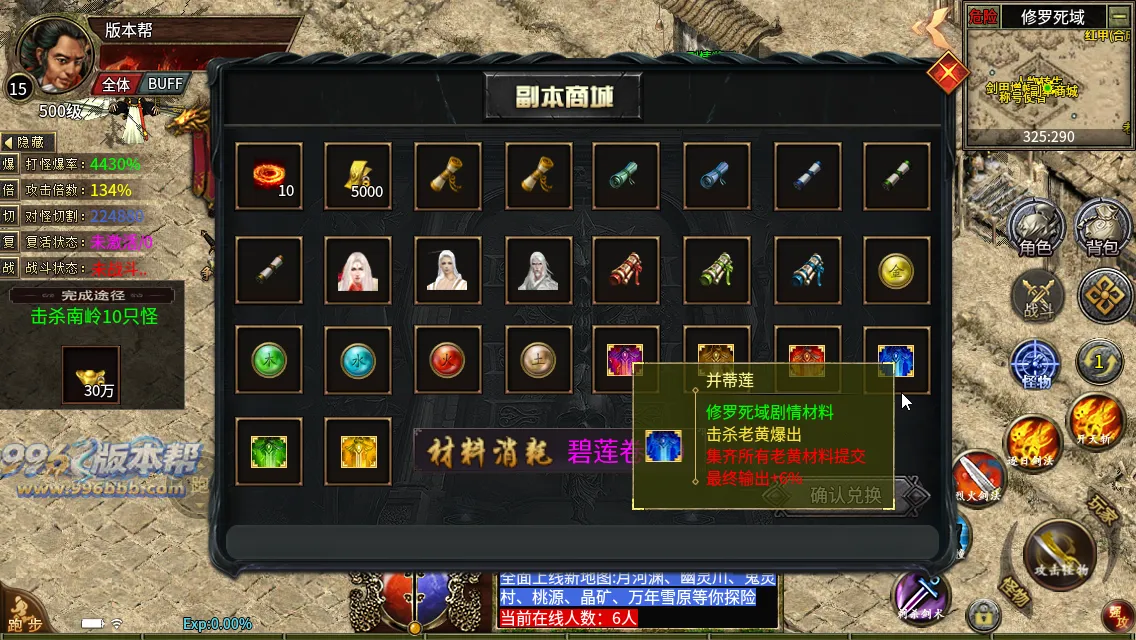Pick the green 木 element orb
The width and height of the screenshot is (1136, 640).
pos(268,360)
